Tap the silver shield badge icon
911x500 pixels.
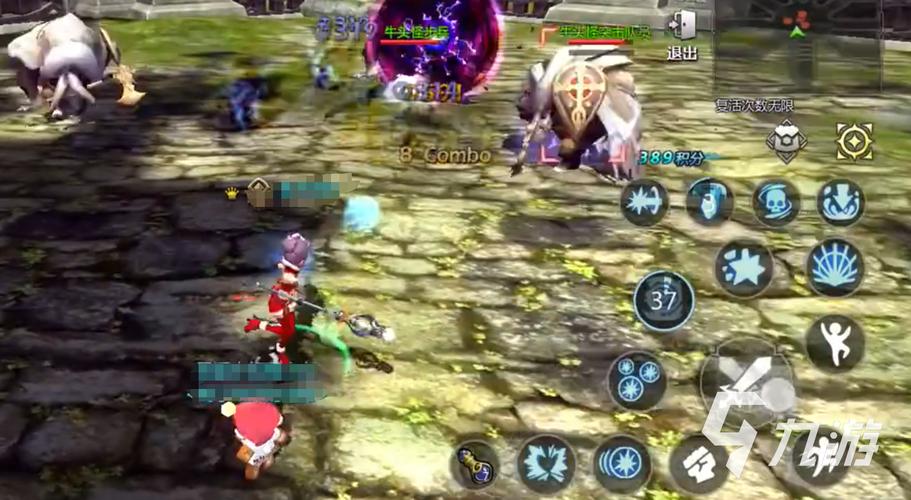[786, 141]
